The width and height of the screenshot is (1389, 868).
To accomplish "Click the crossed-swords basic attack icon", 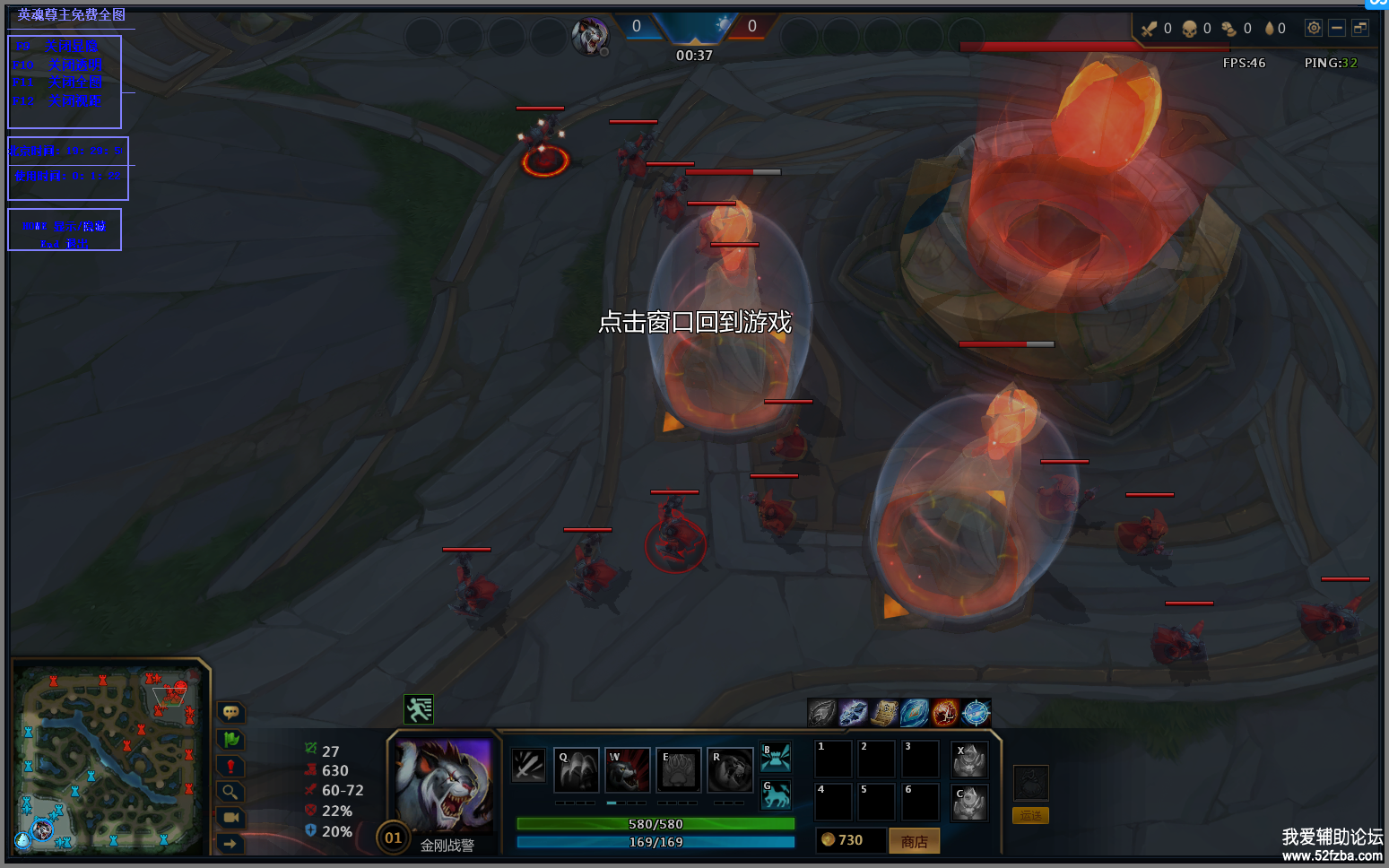I will (528, 765).
